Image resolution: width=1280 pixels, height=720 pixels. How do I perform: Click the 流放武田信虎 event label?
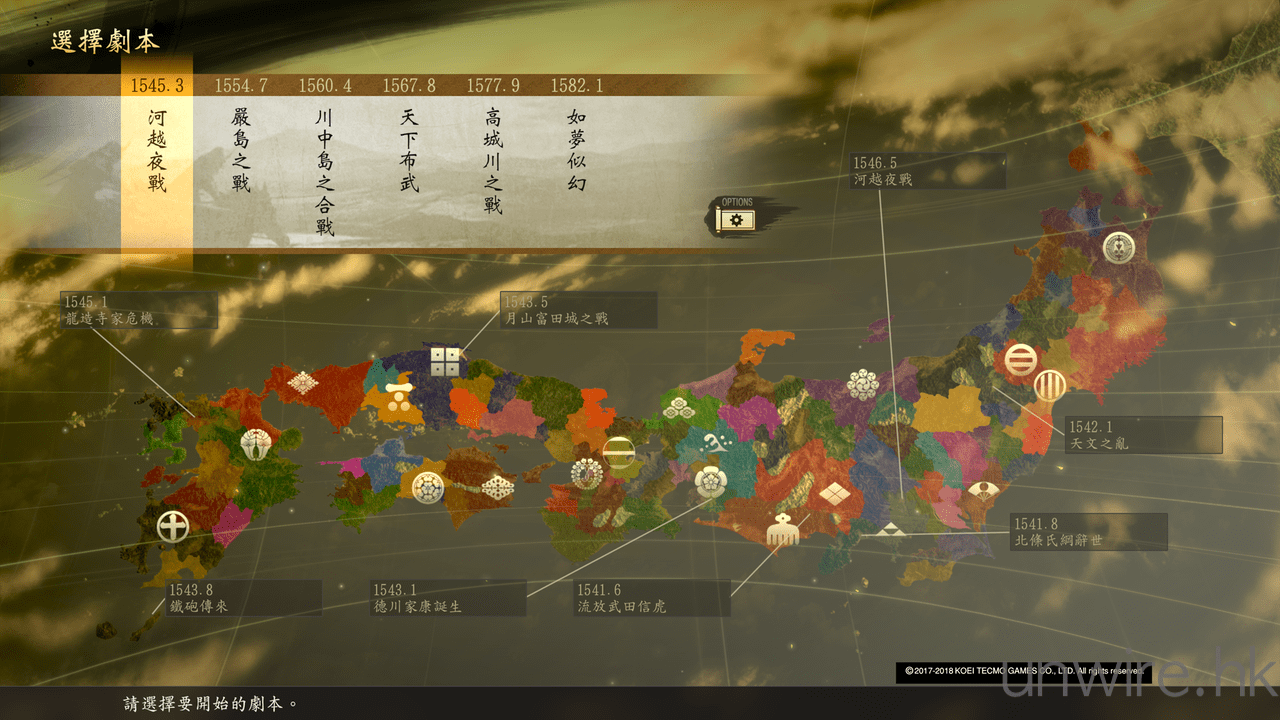(x=652, y=598)
